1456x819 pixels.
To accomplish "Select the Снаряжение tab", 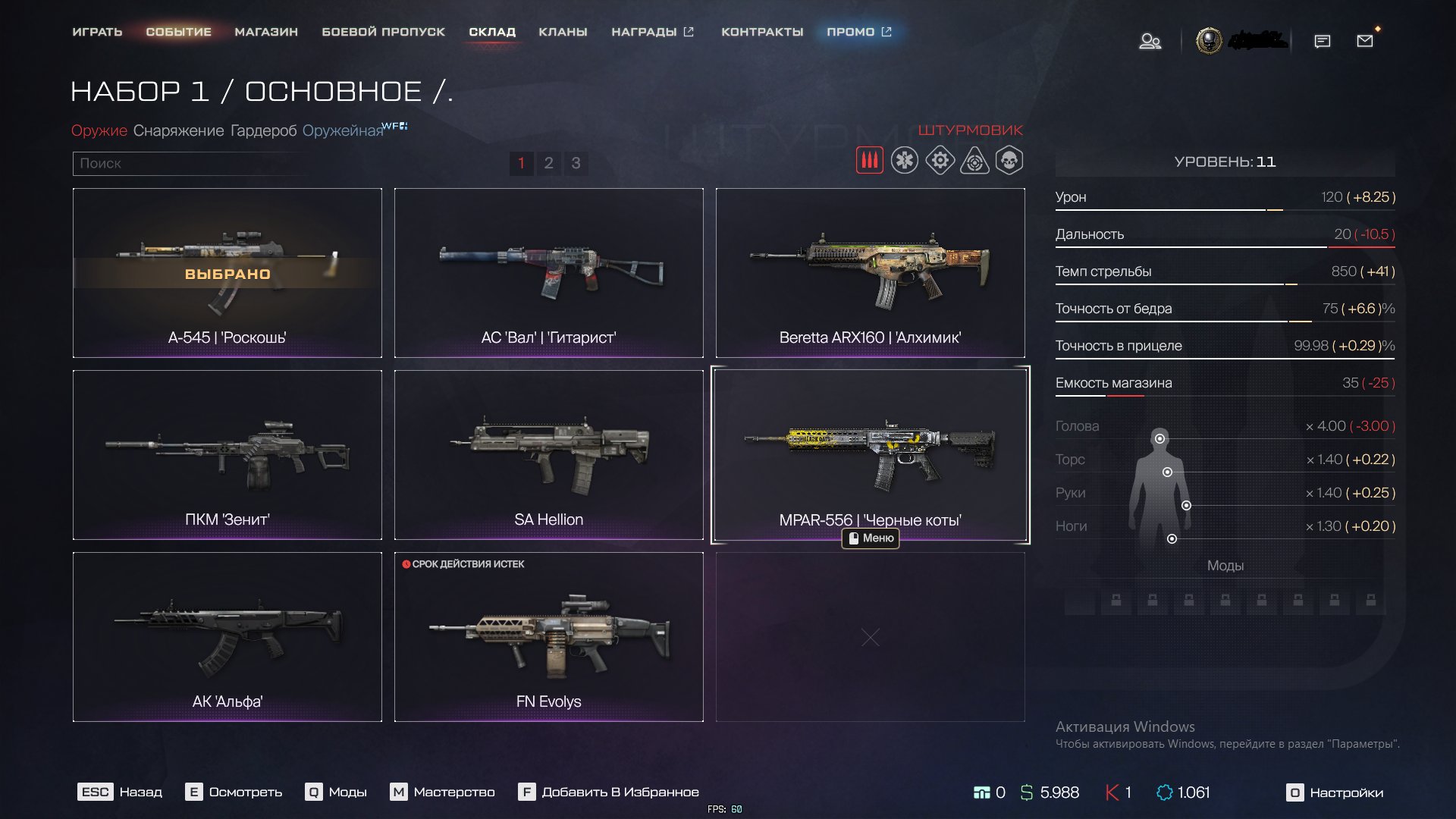I will 178,130.
